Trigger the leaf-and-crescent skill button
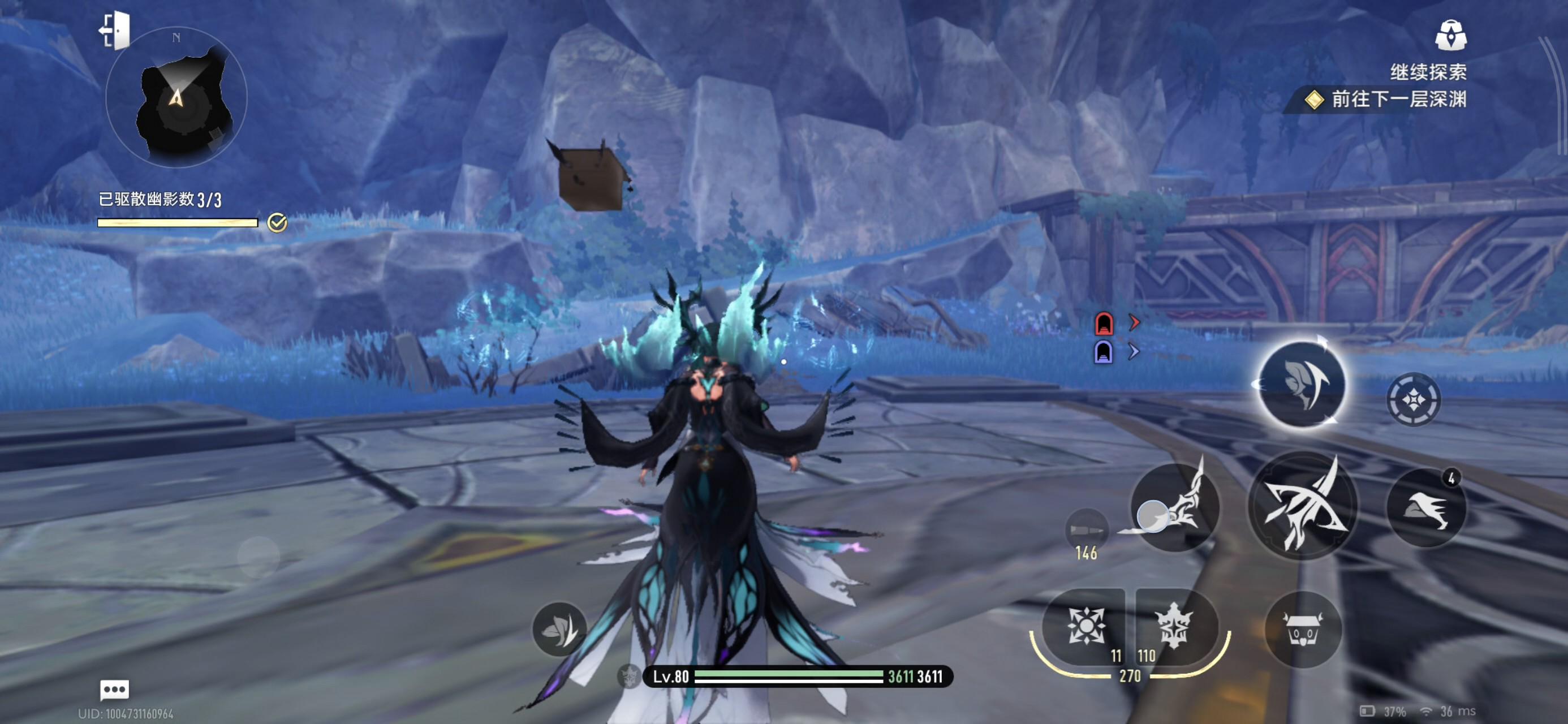 coord(1301,383)
